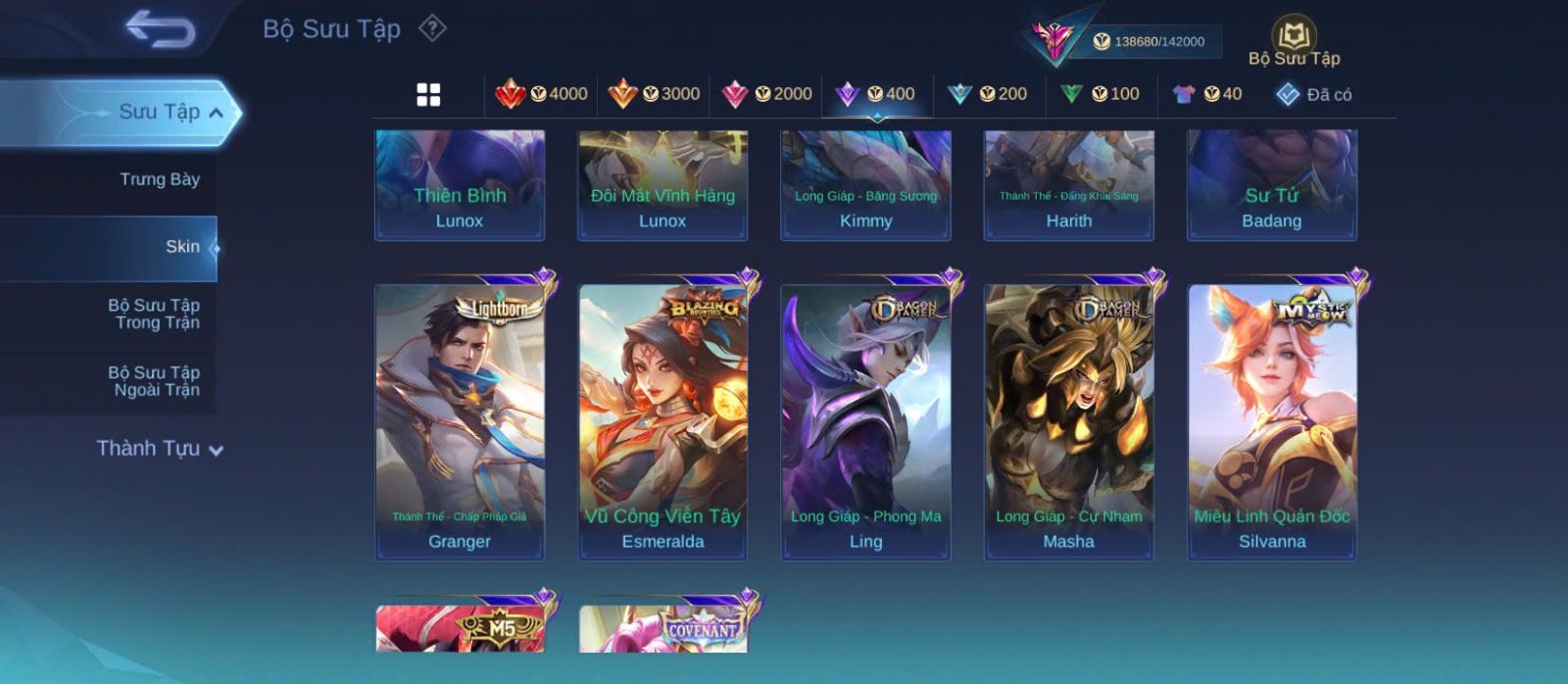The image size is (1568, 684).
Task: Open Bộ Sưu Tập Ngoài Trận
Action: coord(154,381)
